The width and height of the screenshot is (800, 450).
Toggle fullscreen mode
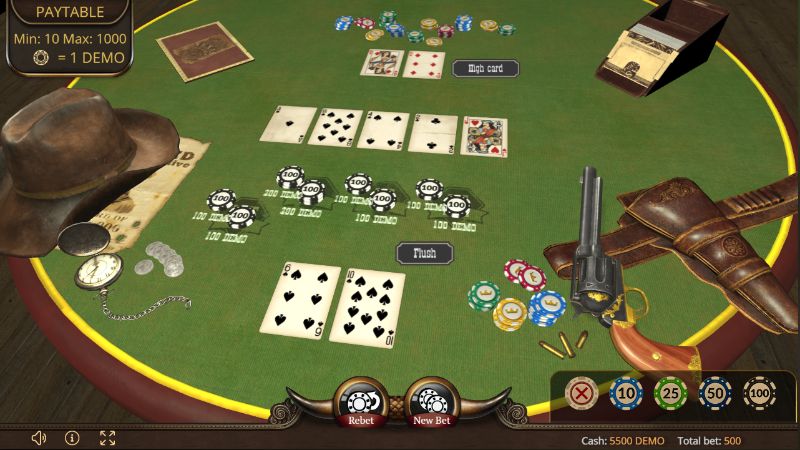click(x=107, y=438)
